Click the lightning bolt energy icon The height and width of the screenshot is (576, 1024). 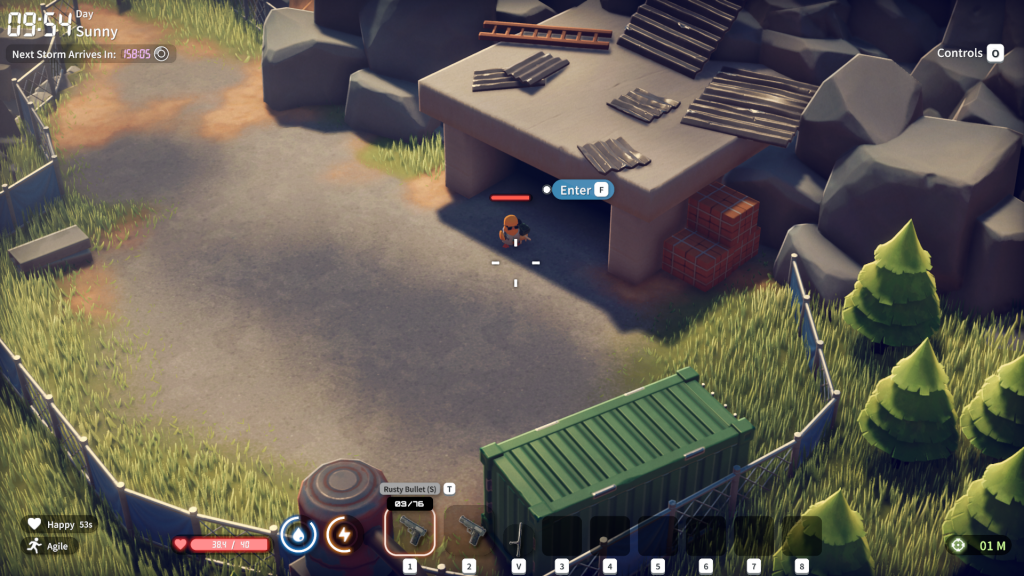point(343,535)
